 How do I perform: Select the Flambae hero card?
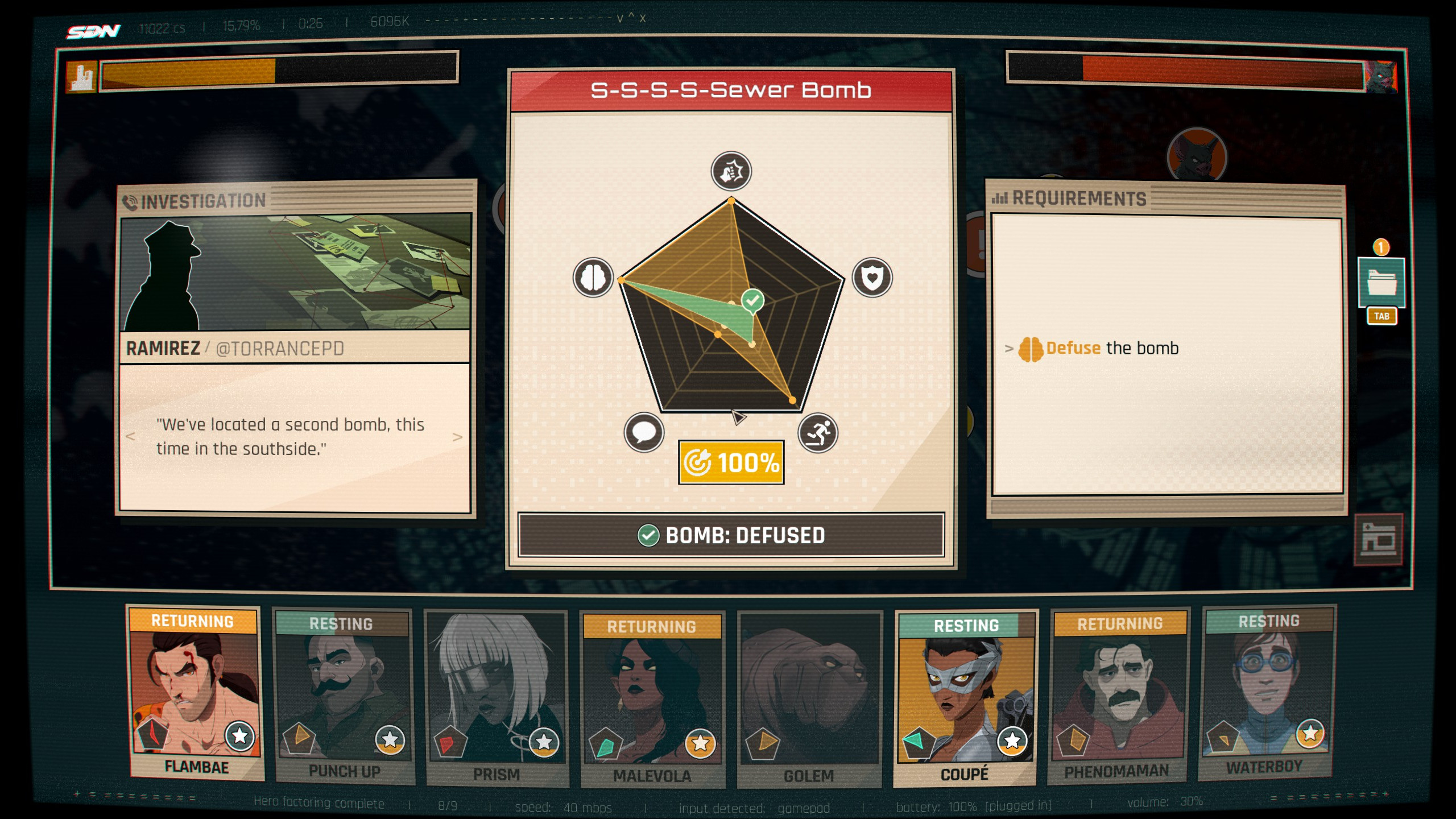(195, 693)
